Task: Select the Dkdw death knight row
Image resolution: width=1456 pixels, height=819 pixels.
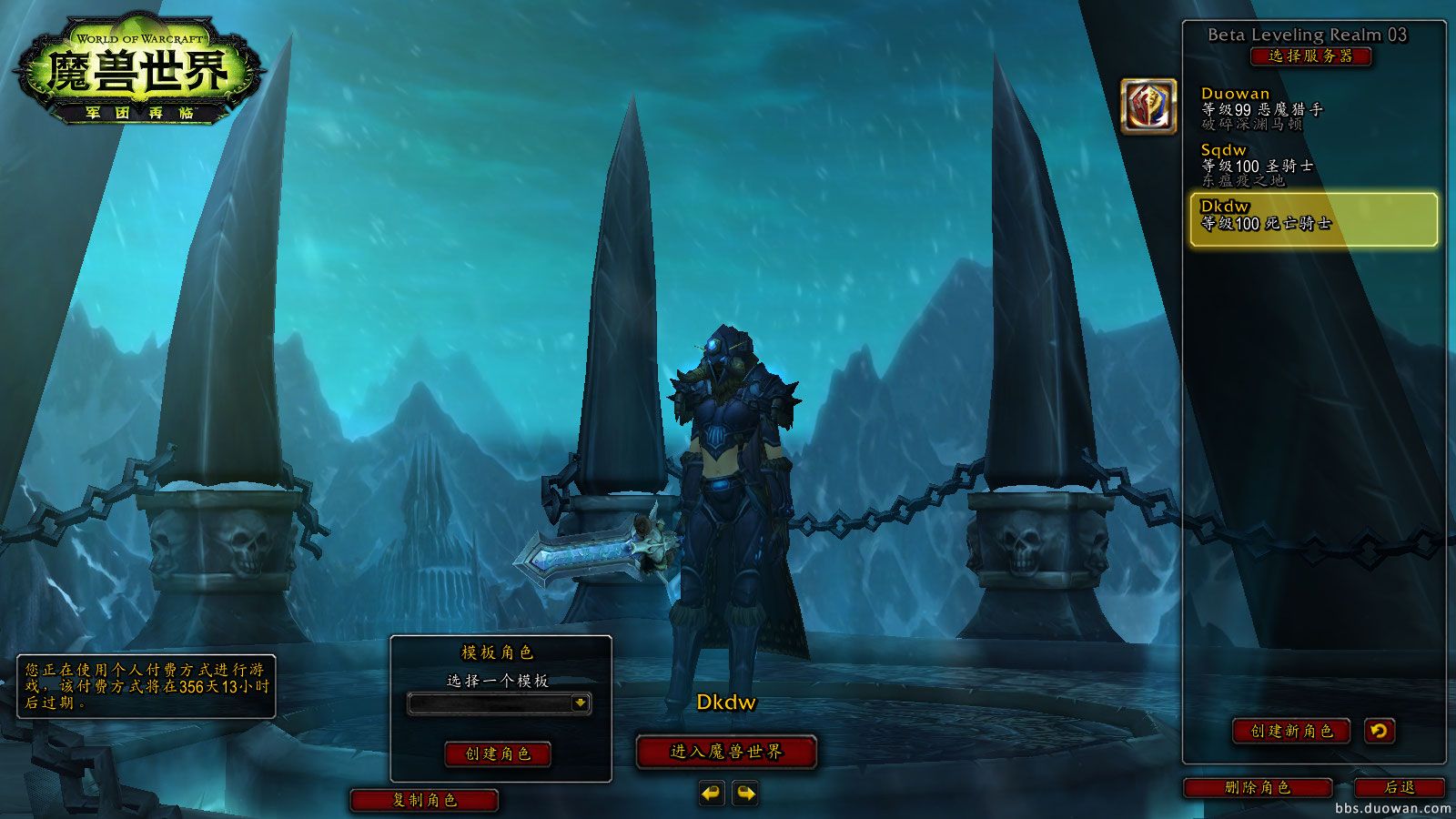Action: [1313, 219]
